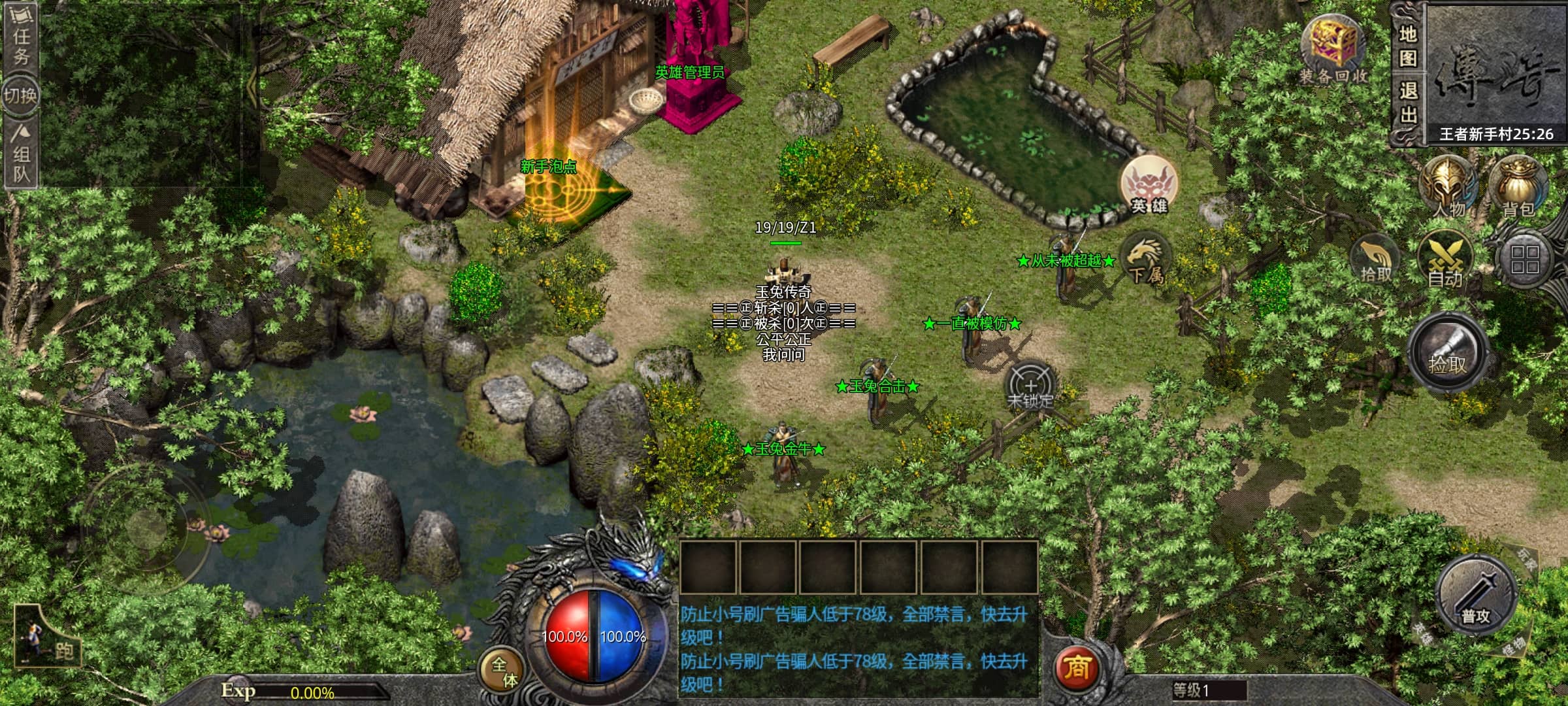The width and height of the screenshot is (1568, 706).
Task: Toggle 自动 auto-combat crossed swords
Action: coord(1445,261)
